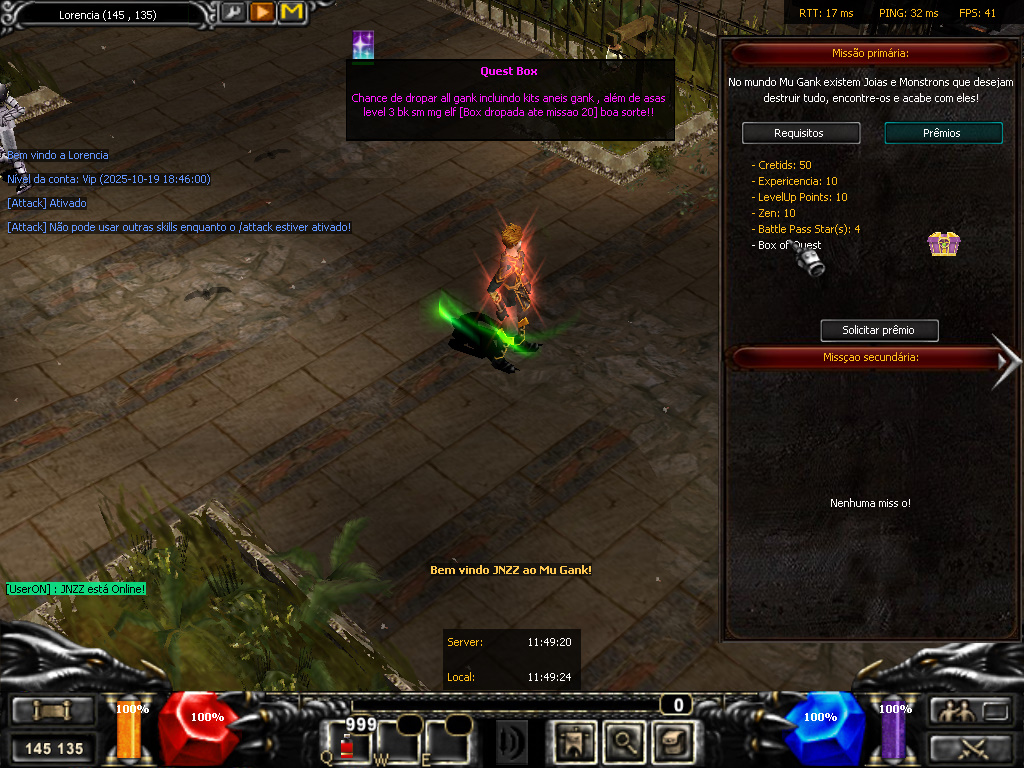The height and width of the screenshot is (768, 1024).
Task: Open the scroll icon button above the coordinates
Action: click(53, 711)
